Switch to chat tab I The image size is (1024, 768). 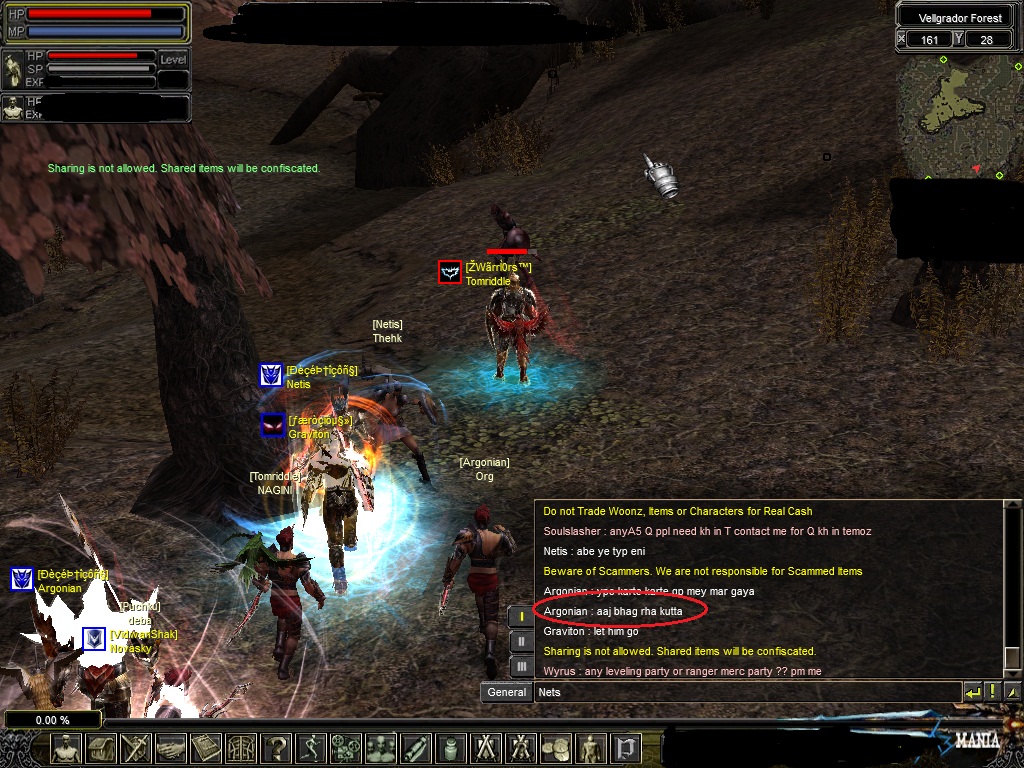521,616
